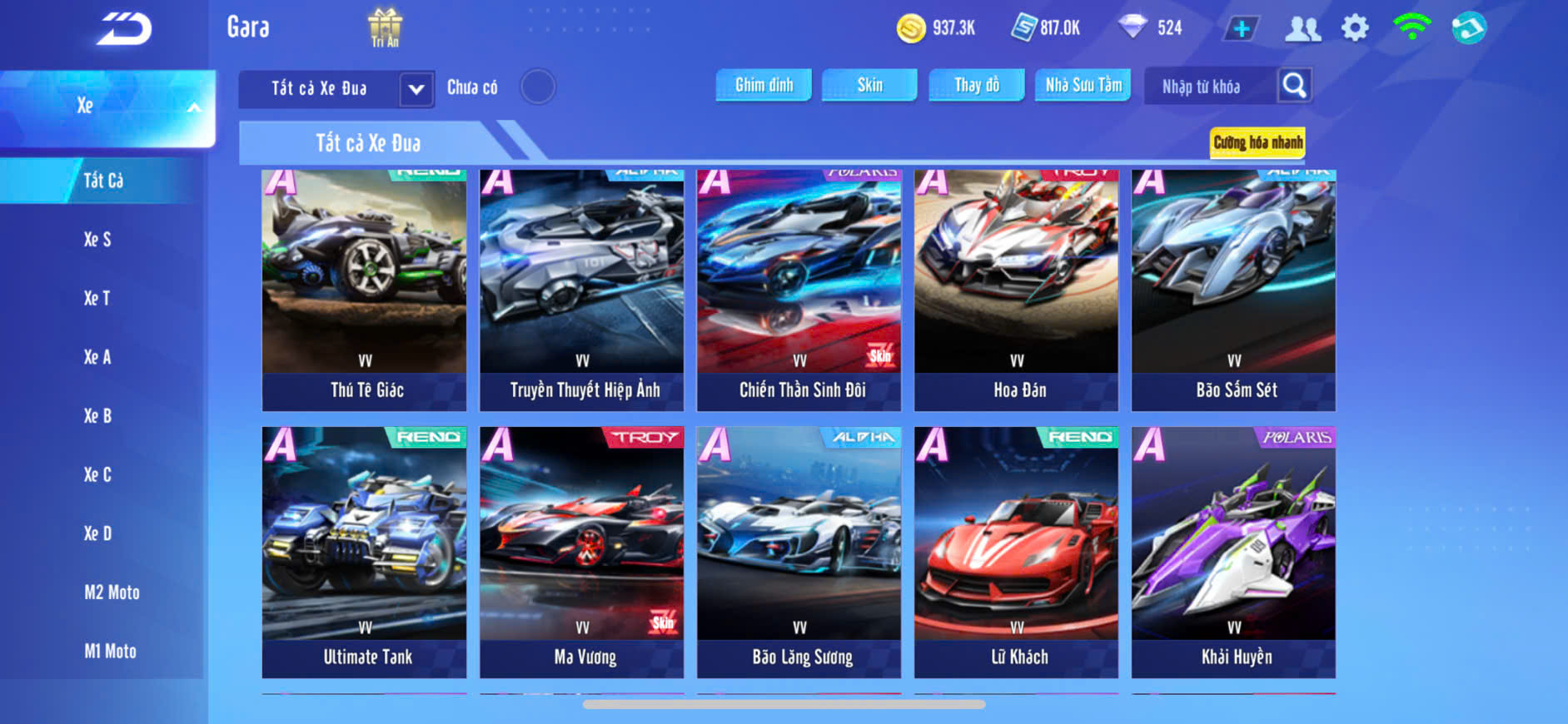Click the magnifying glass search button
1568x724 pixels.
(x=1294, y=85)
